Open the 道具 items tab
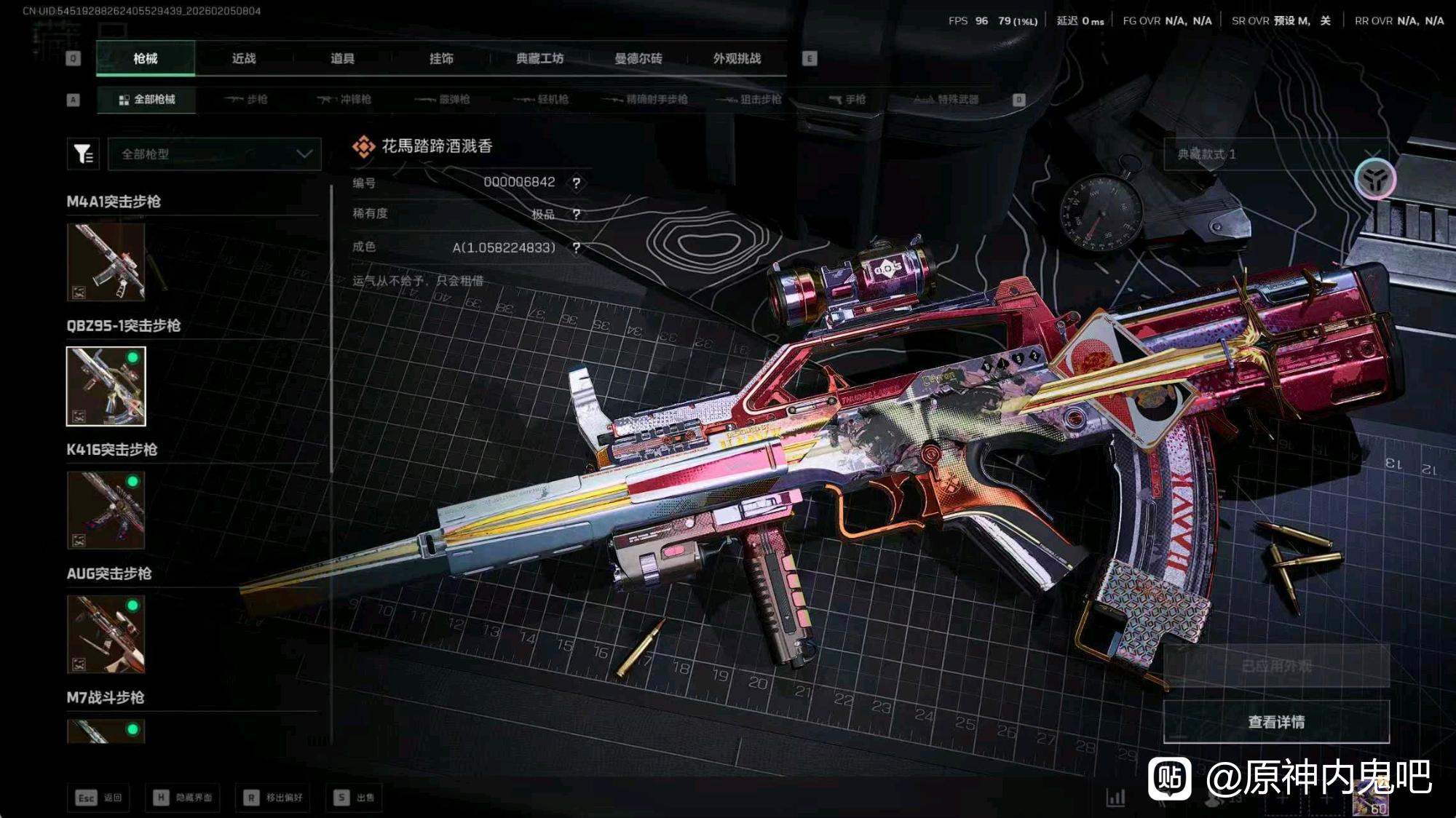Viewport: 1456px width, 818px height. tap(342, 58)
